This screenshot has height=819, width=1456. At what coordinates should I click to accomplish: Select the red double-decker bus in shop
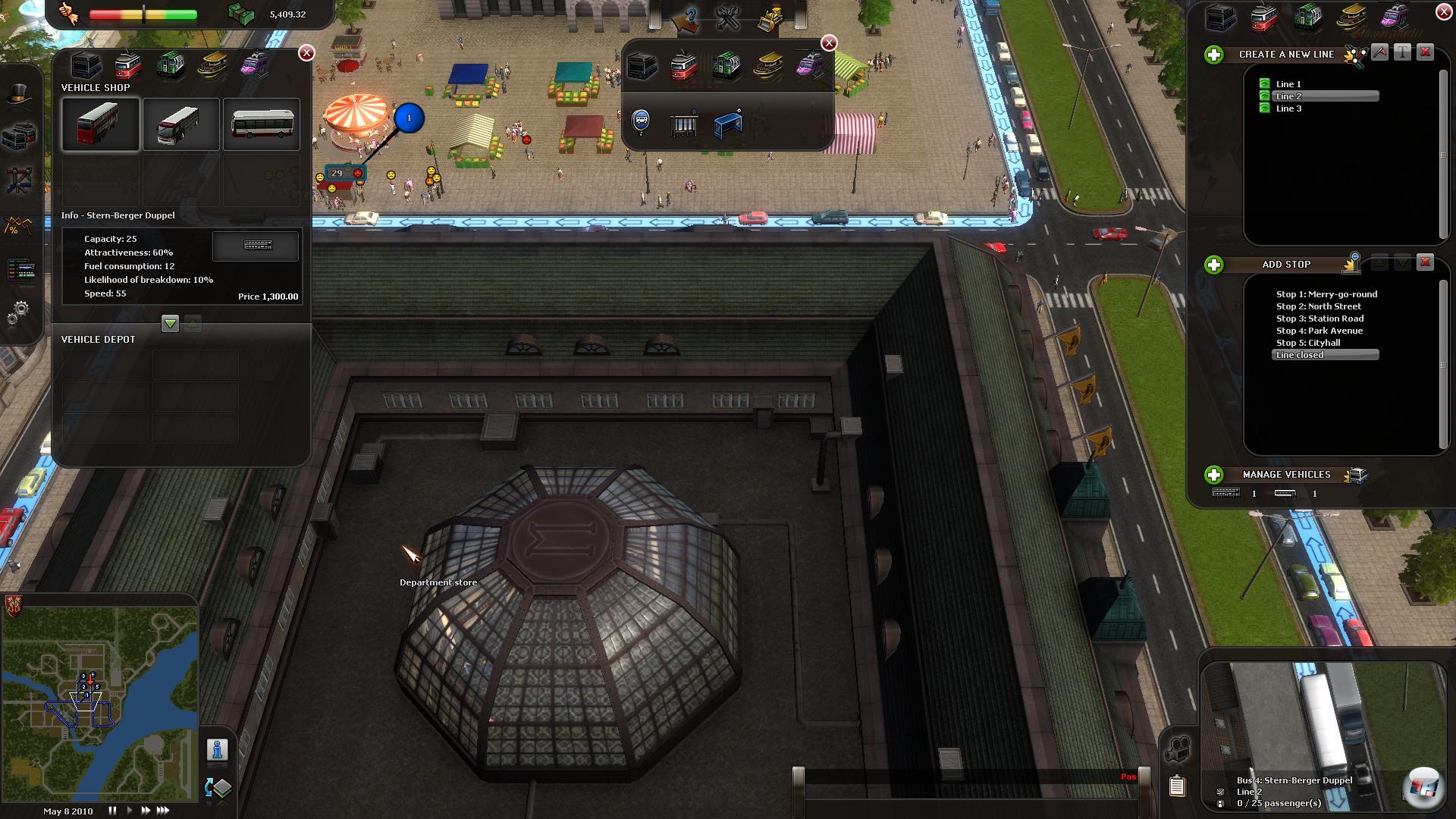(x=101, y=124)
